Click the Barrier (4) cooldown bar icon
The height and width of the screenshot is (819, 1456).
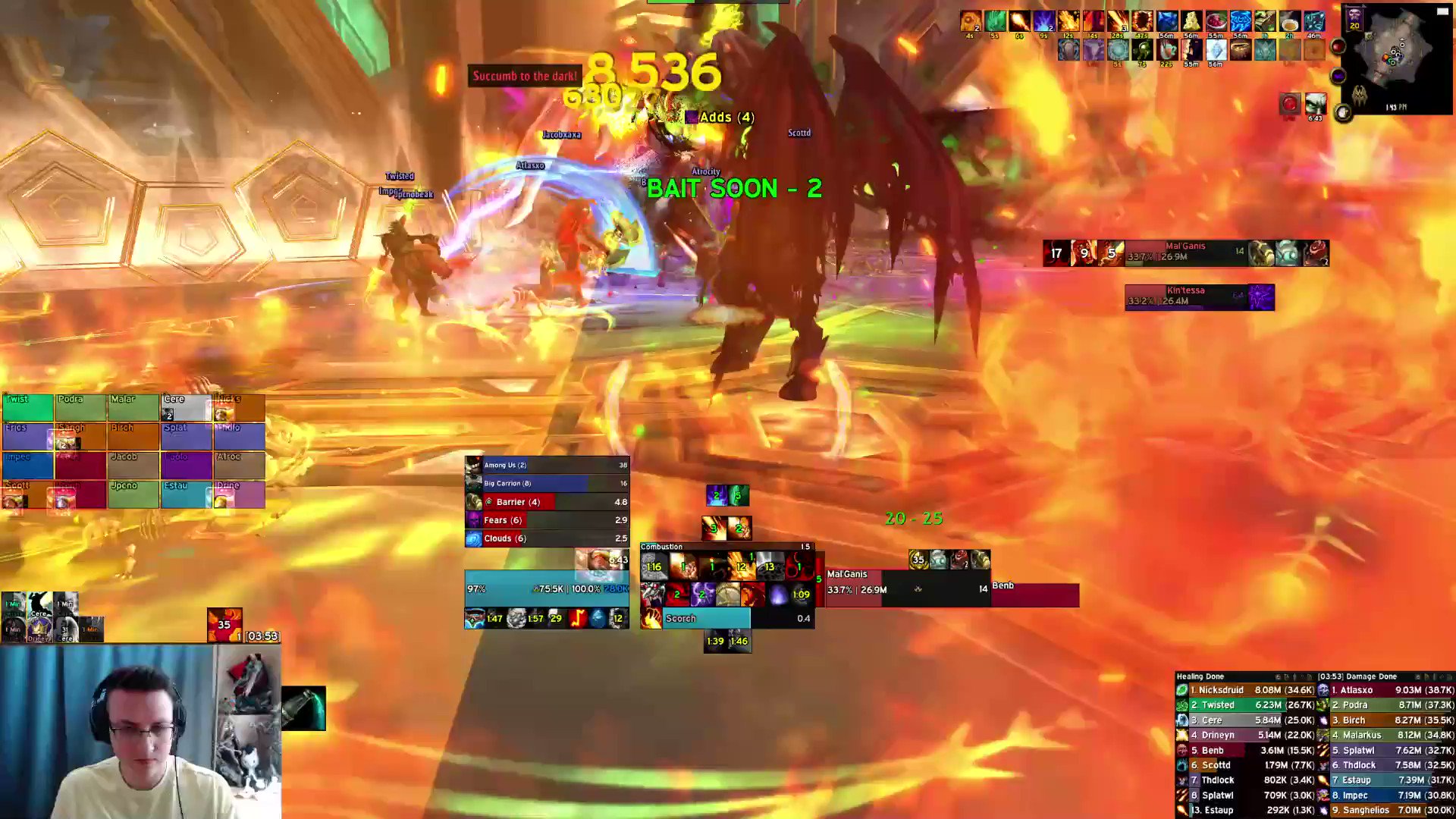[x=473, y=502]
